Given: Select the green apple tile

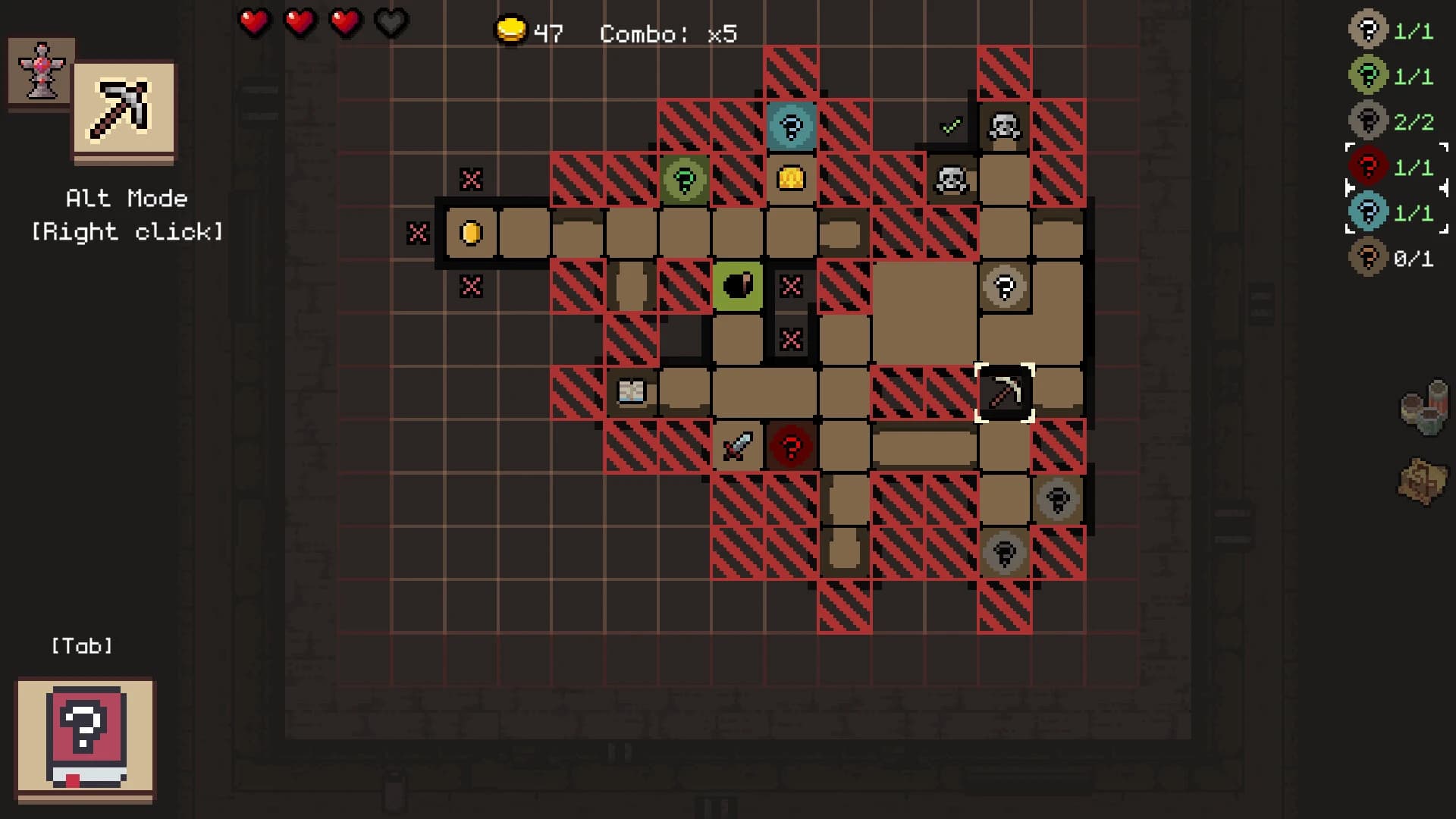Looking at the screenshot, I should (x=738, y=286).
